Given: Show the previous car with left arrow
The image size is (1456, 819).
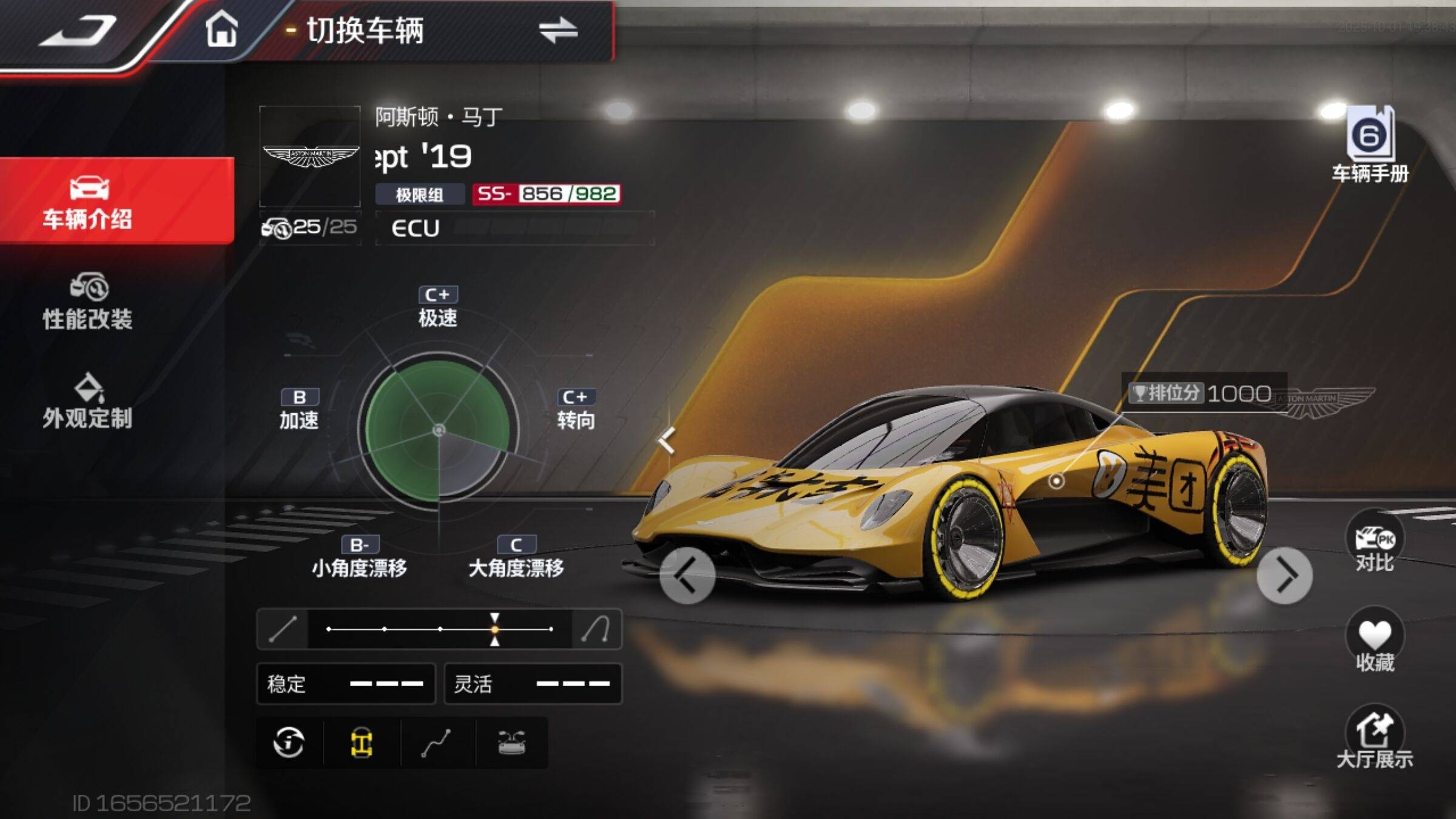Looking at the screenshot, I should [687, 575].
